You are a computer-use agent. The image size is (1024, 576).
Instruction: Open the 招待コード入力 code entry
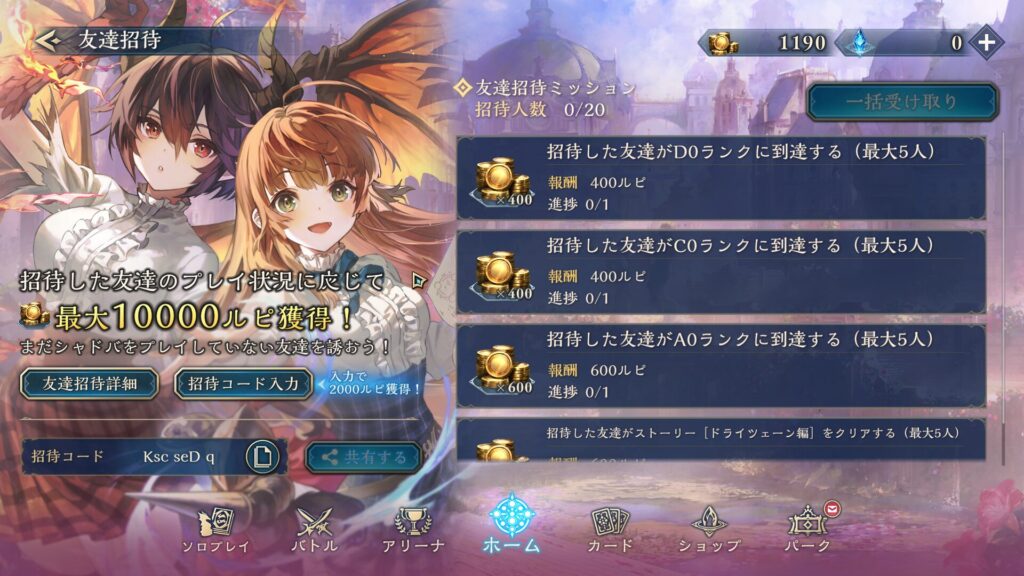coord(243,384)
